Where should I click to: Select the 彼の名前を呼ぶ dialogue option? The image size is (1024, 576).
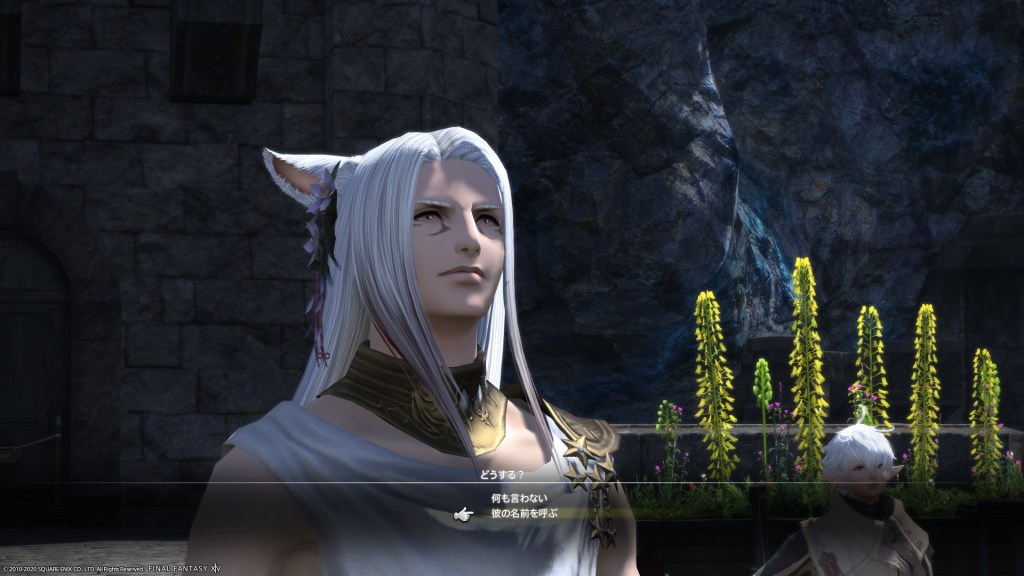(x=523, y=513)
